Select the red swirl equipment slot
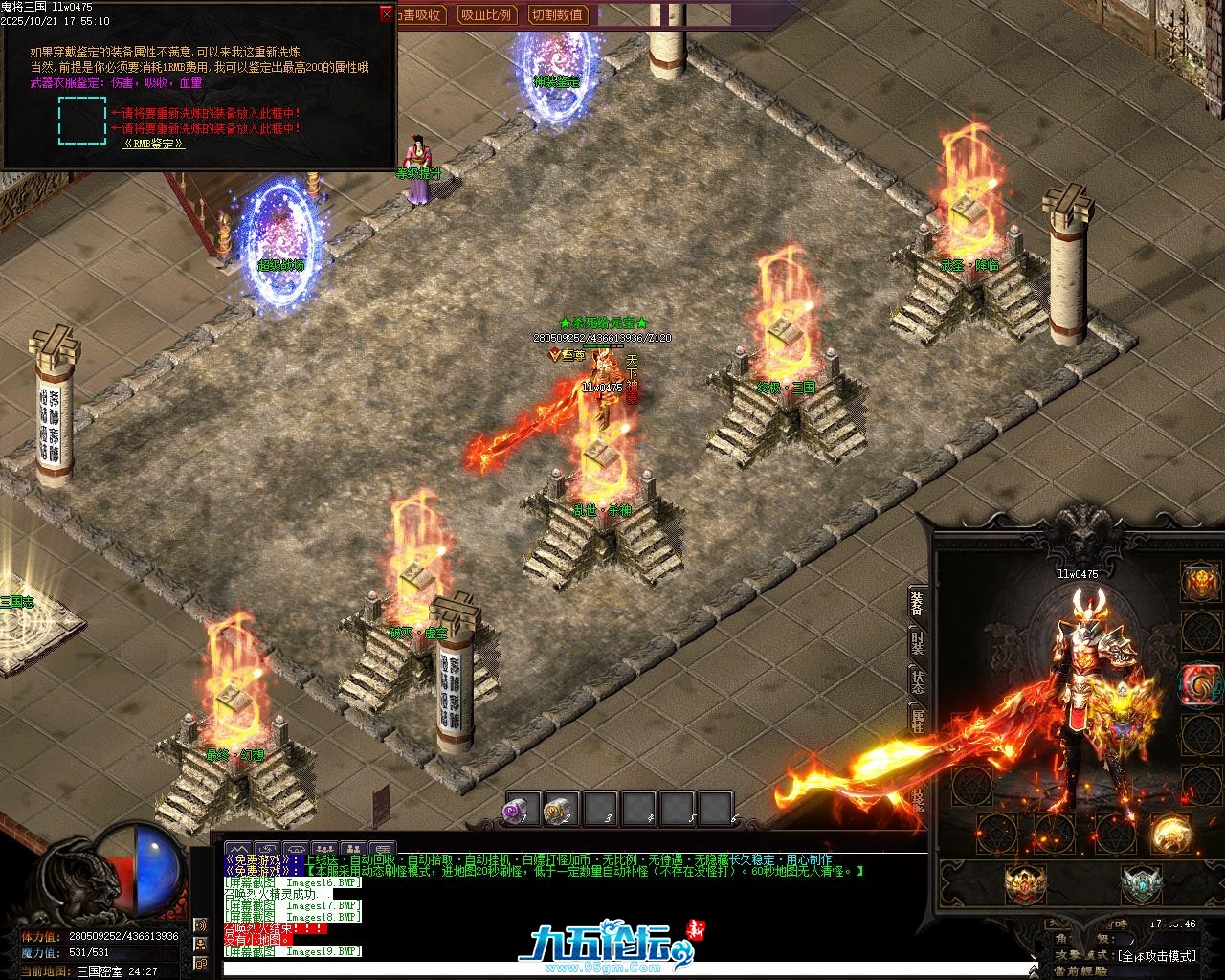Screen dimensions: 1225x980 pos(1200,683)
